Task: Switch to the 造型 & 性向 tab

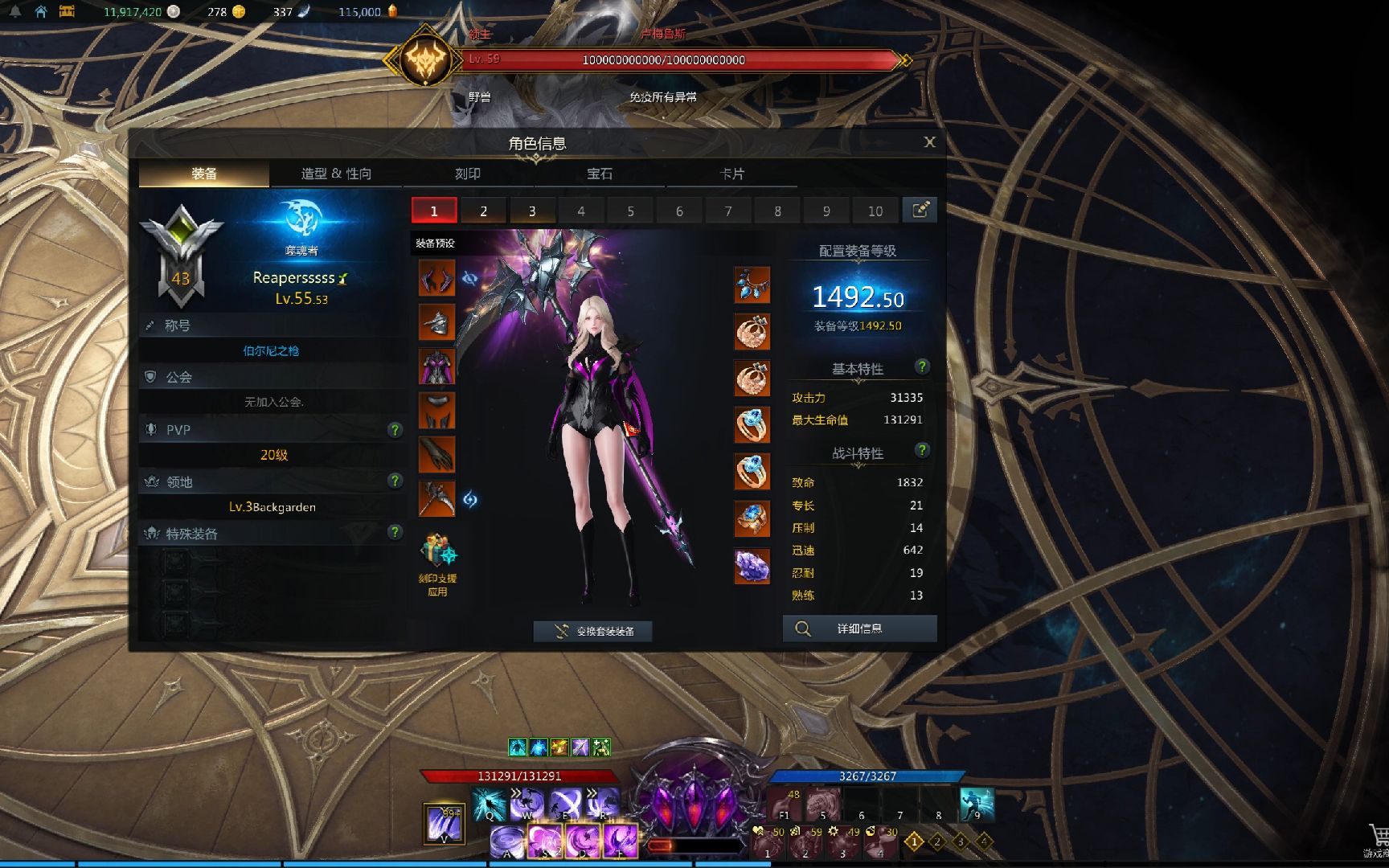Action: (336, 174)
